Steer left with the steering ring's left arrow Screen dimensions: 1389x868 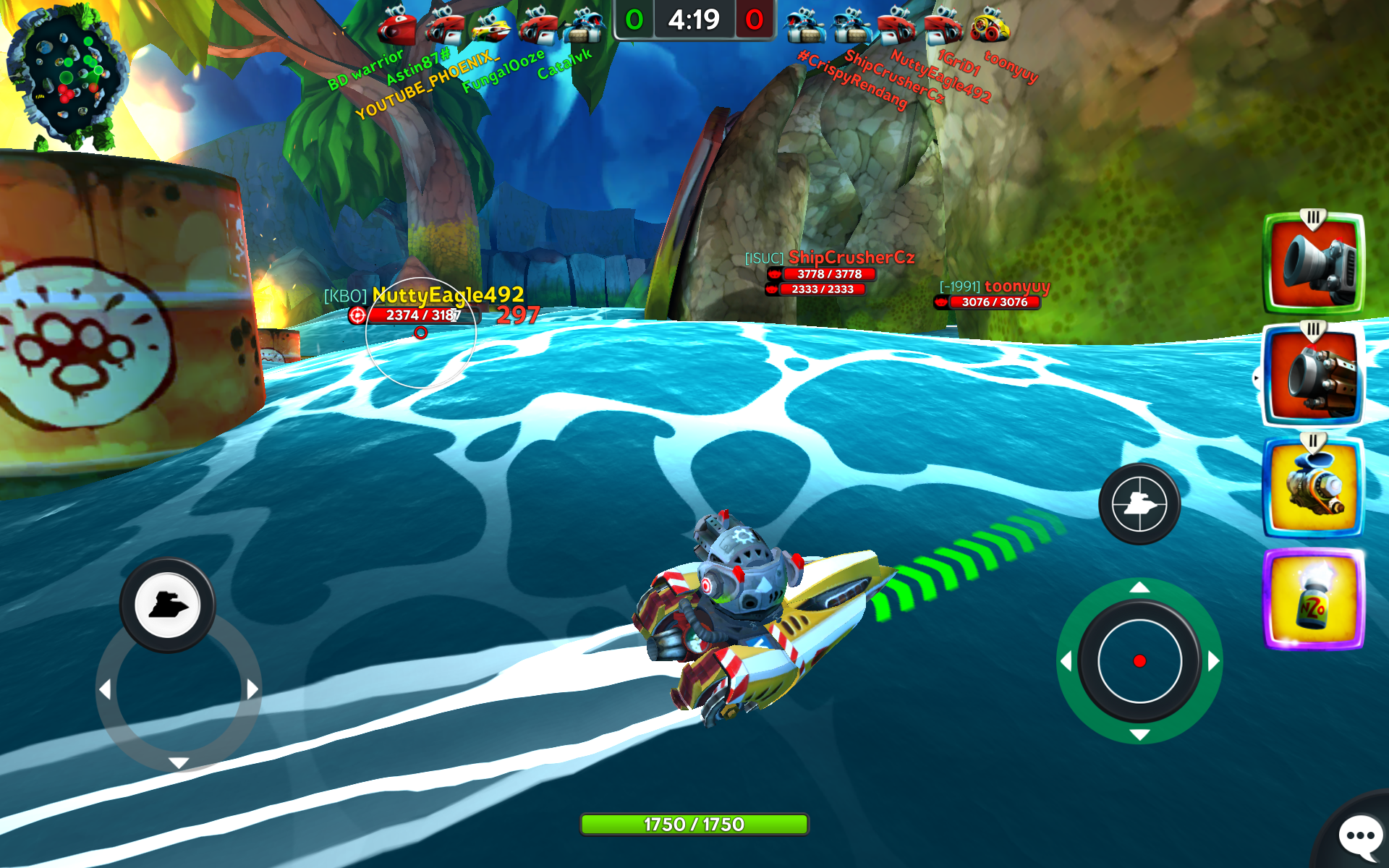tap(106, 689)
